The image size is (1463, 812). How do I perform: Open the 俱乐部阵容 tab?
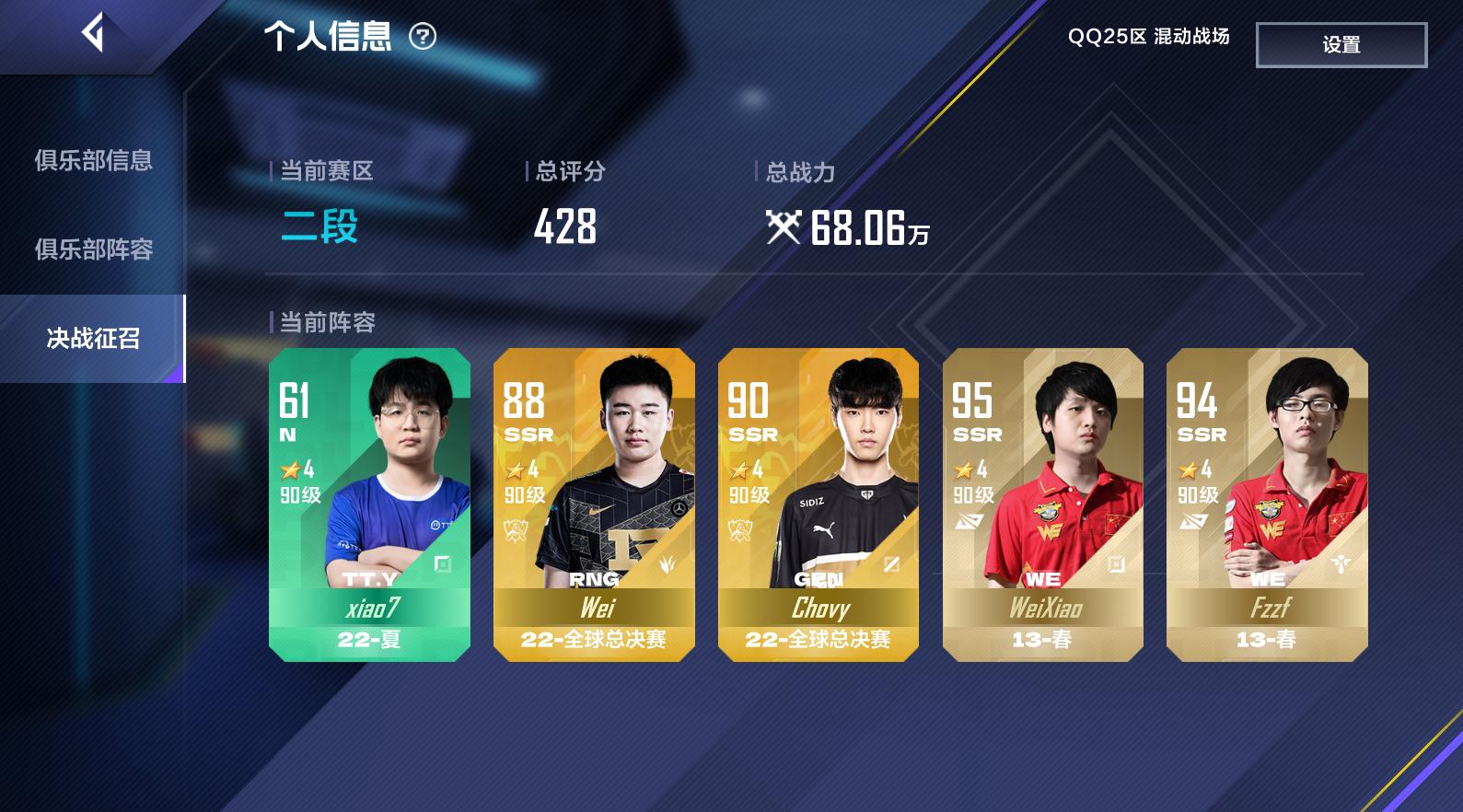[x=93, y=249]
